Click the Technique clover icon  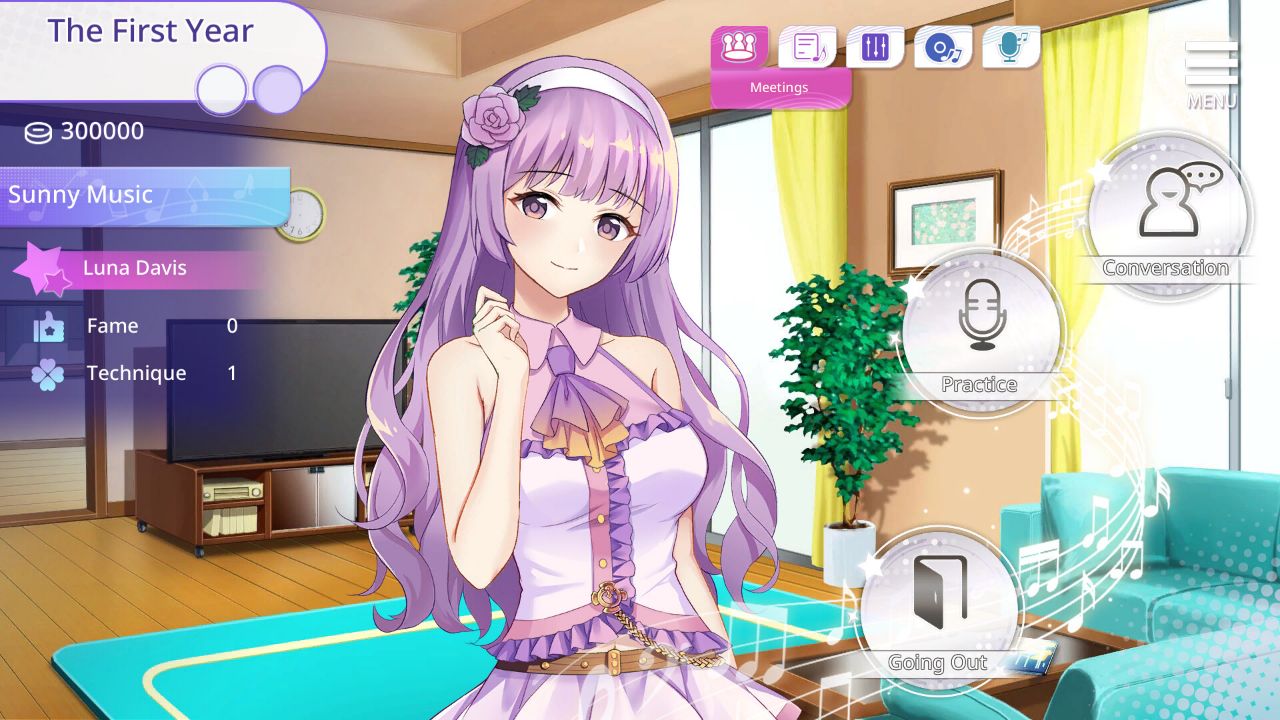pos(47,372)
